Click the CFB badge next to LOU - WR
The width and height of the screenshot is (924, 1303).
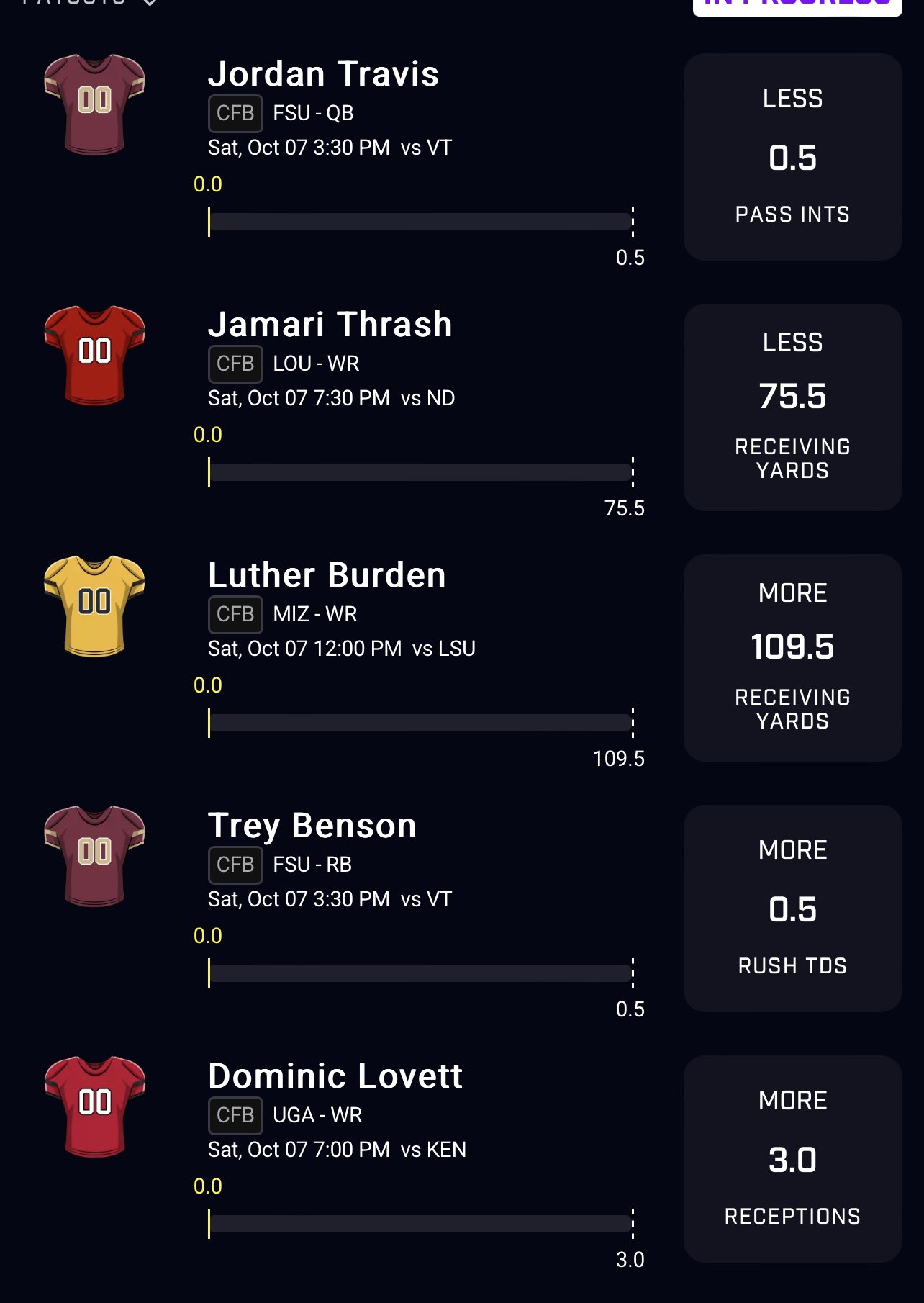(x=235, y=364)
